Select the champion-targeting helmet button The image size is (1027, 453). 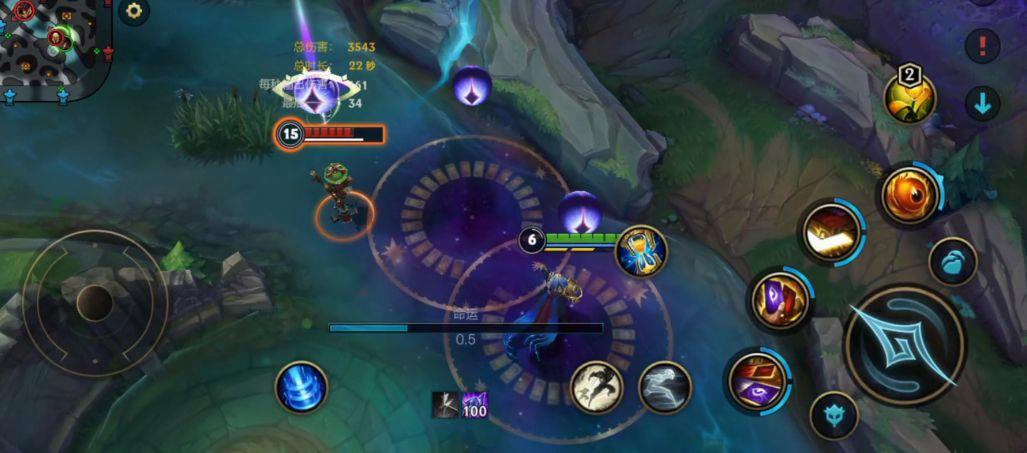[x=833, y=414]
